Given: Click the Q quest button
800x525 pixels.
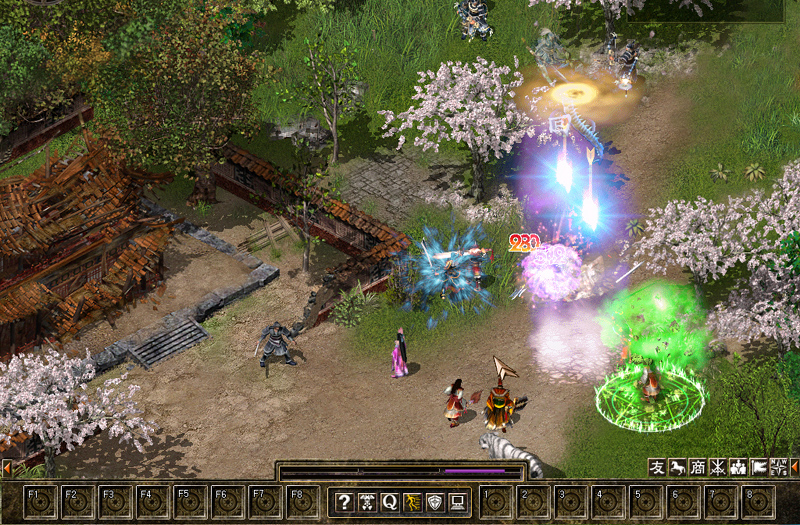Looking at the screenshot, I should (x=389, y=502).
